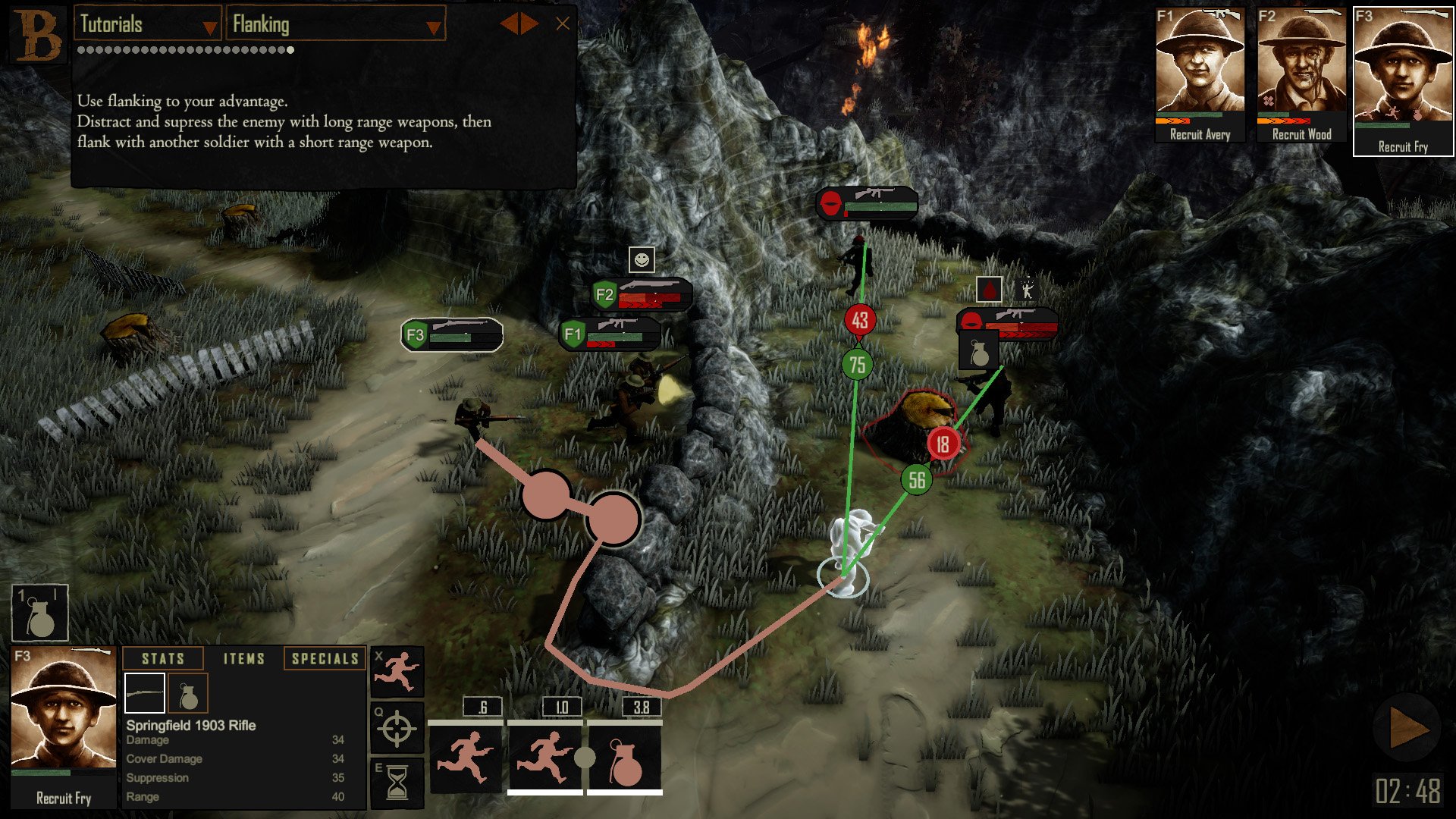Go to the next tutorial page
The height and width of the screenshot is (819, 1456).
pyautogui.click(x=530, y=24)
